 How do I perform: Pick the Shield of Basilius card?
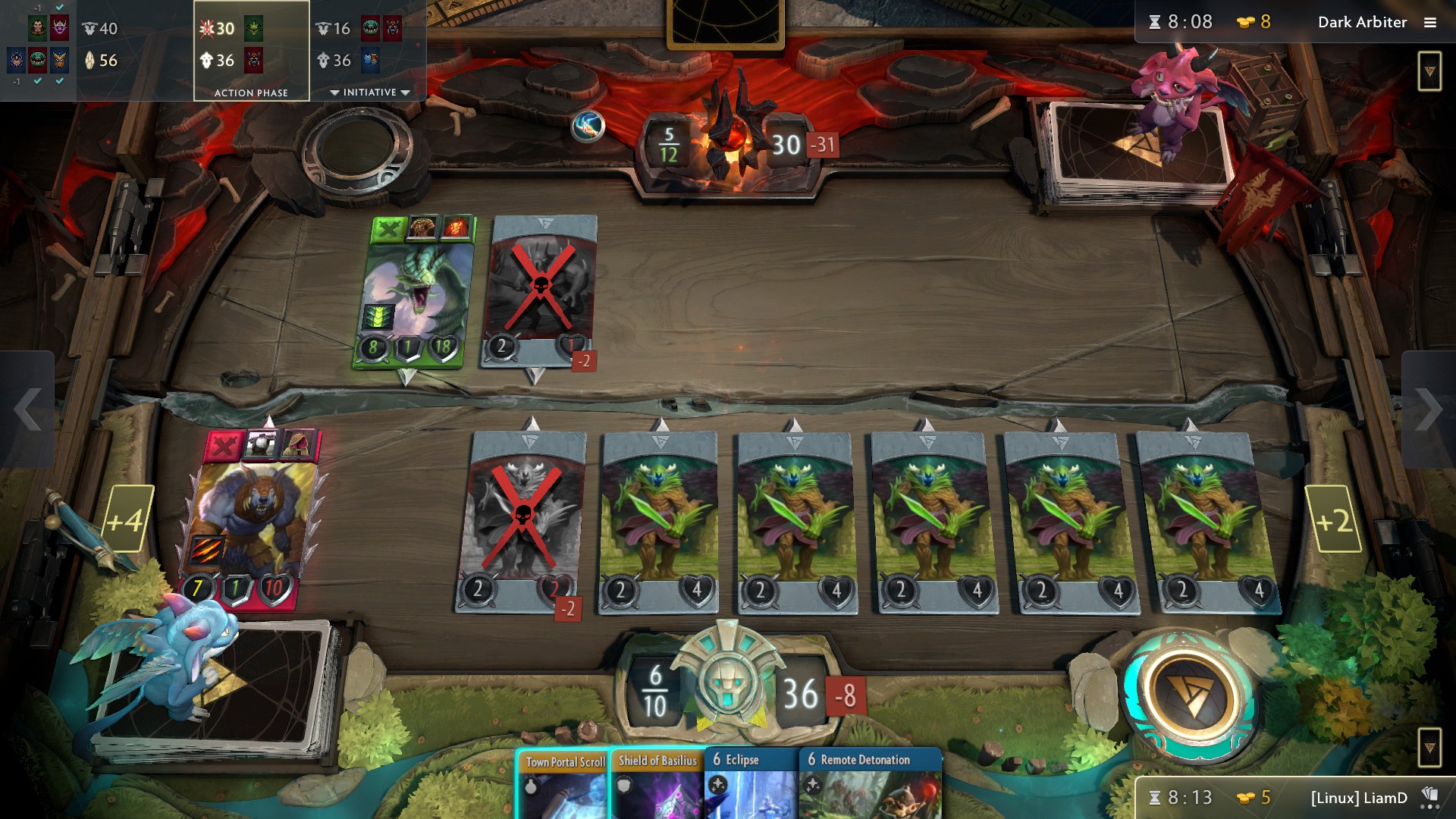point(657,785)
